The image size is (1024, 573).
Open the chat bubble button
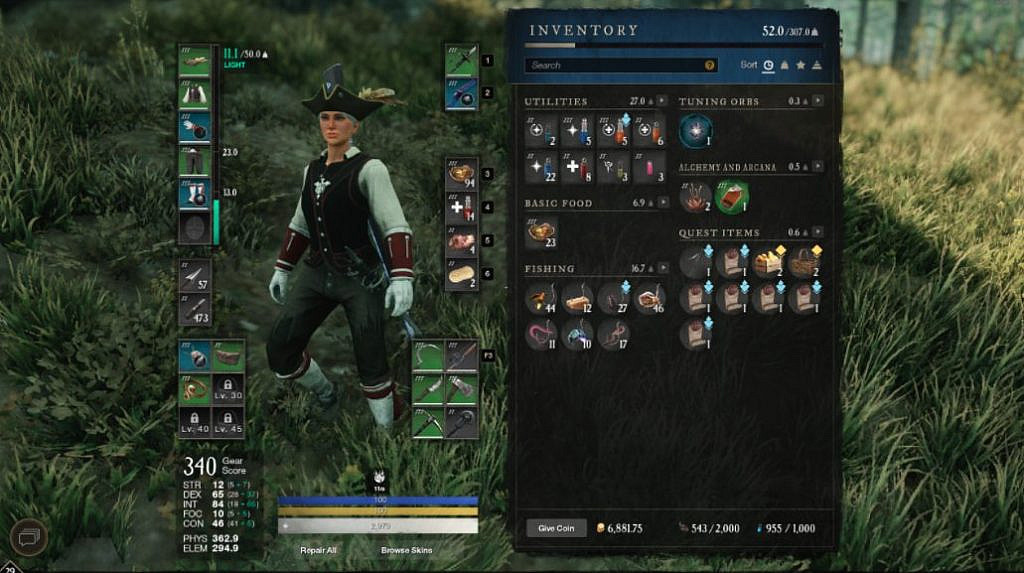pos(28,538)
